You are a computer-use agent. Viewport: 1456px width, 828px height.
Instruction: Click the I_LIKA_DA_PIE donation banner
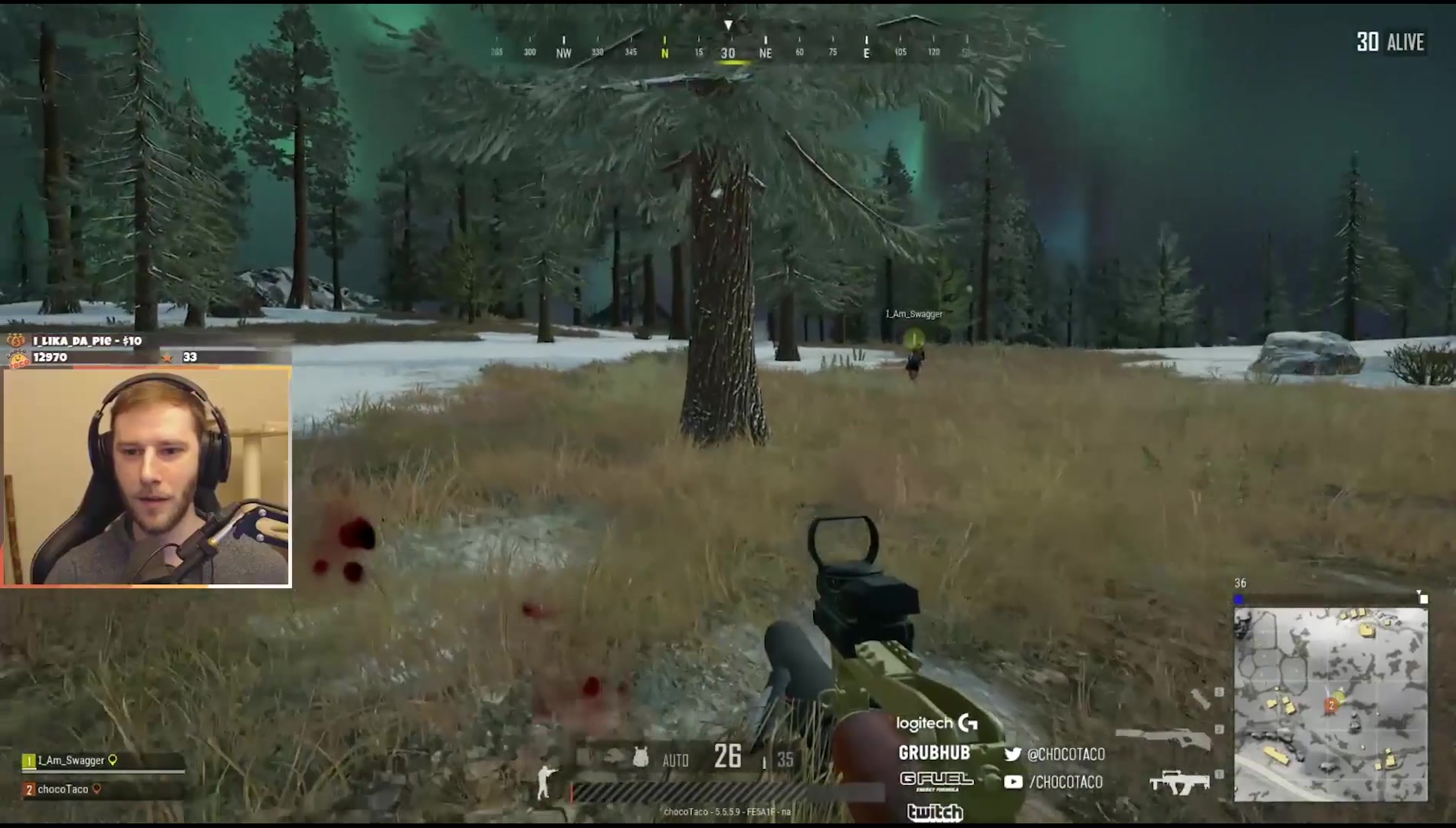coord(87,340)
